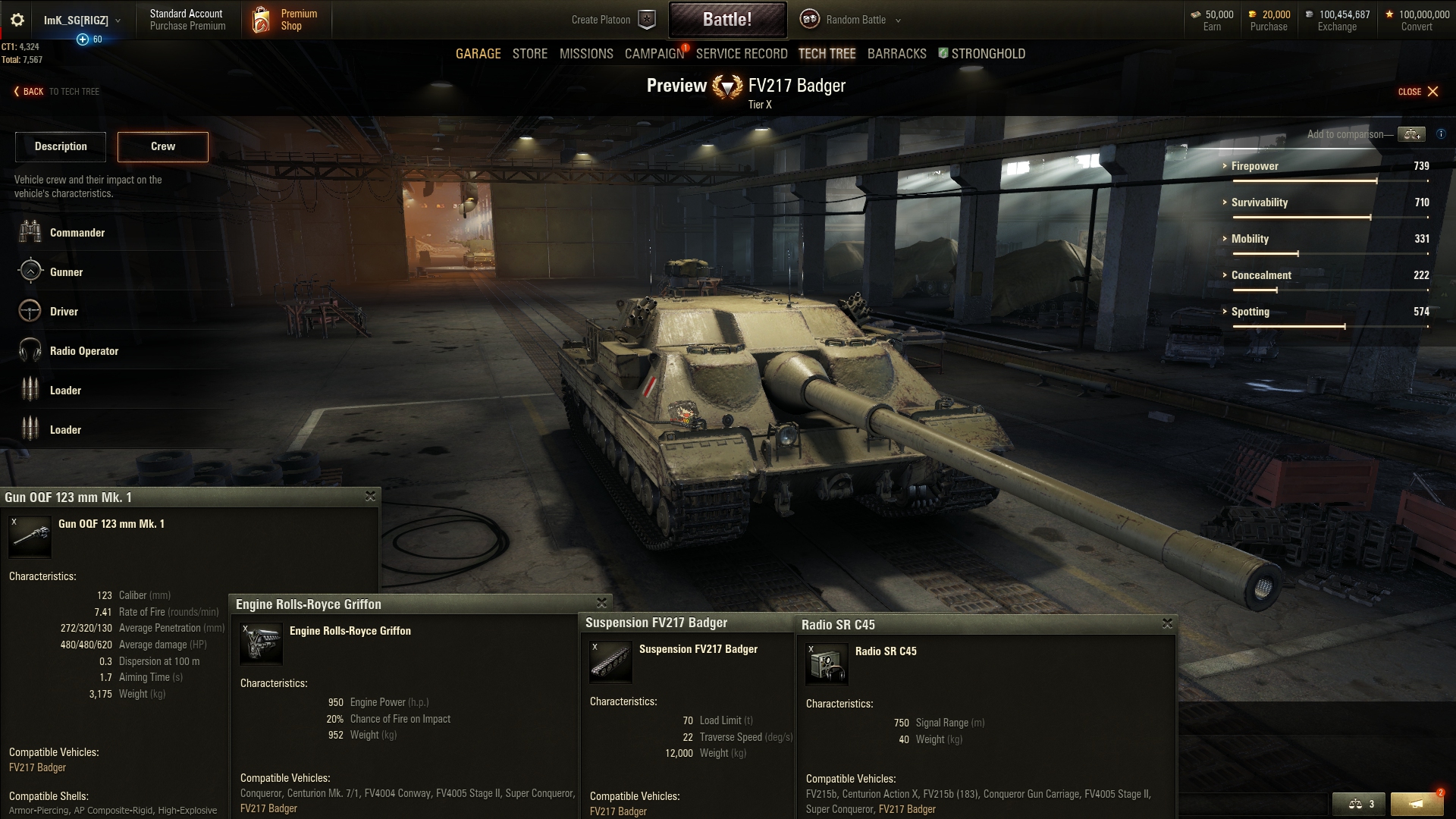Image resolution: width=1456 pixels, height=819 pixels.
Task: Switch to the Missions tab
Action: (586, 54)
